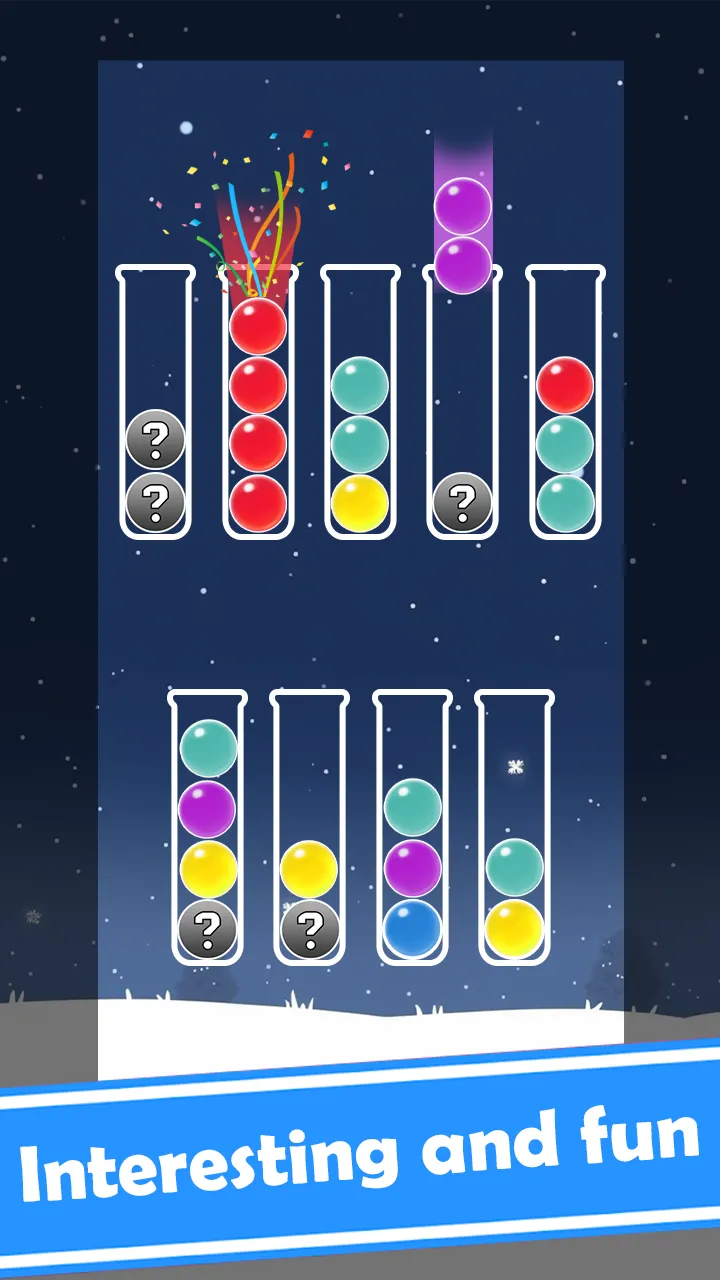720x1280 pixels.
Task: Select the tube with purple balls hovering above
Action: click(x=462, y=403)
